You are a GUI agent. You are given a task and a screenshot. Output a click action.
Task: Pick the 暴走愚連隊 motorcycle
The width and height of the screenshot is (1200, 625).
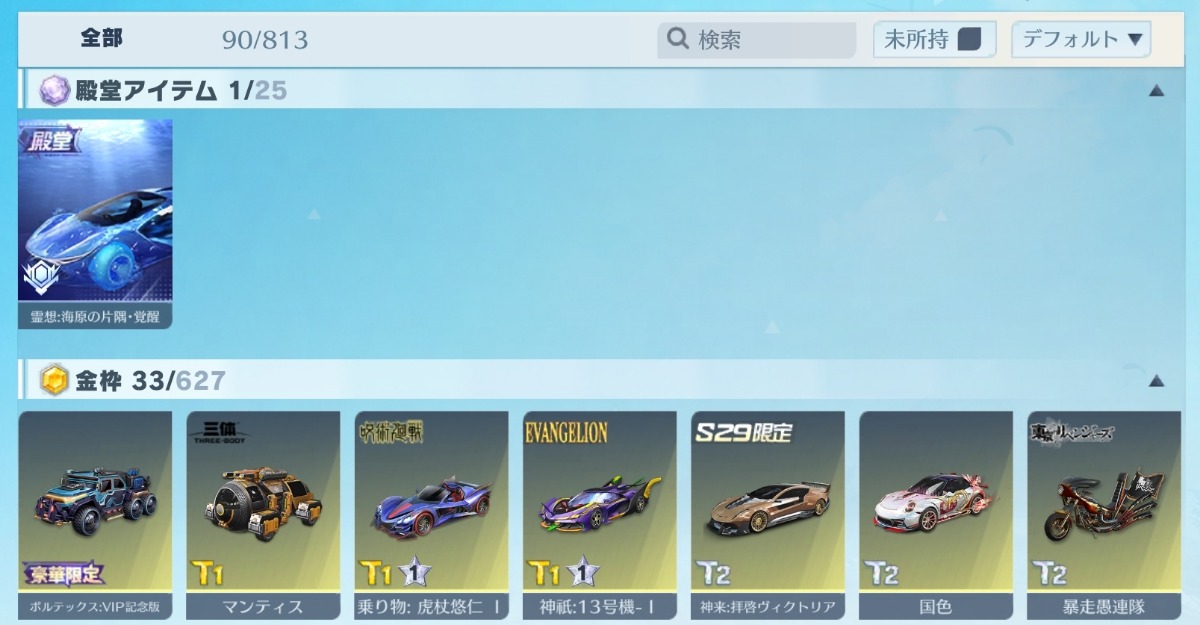pos(1103,514)
